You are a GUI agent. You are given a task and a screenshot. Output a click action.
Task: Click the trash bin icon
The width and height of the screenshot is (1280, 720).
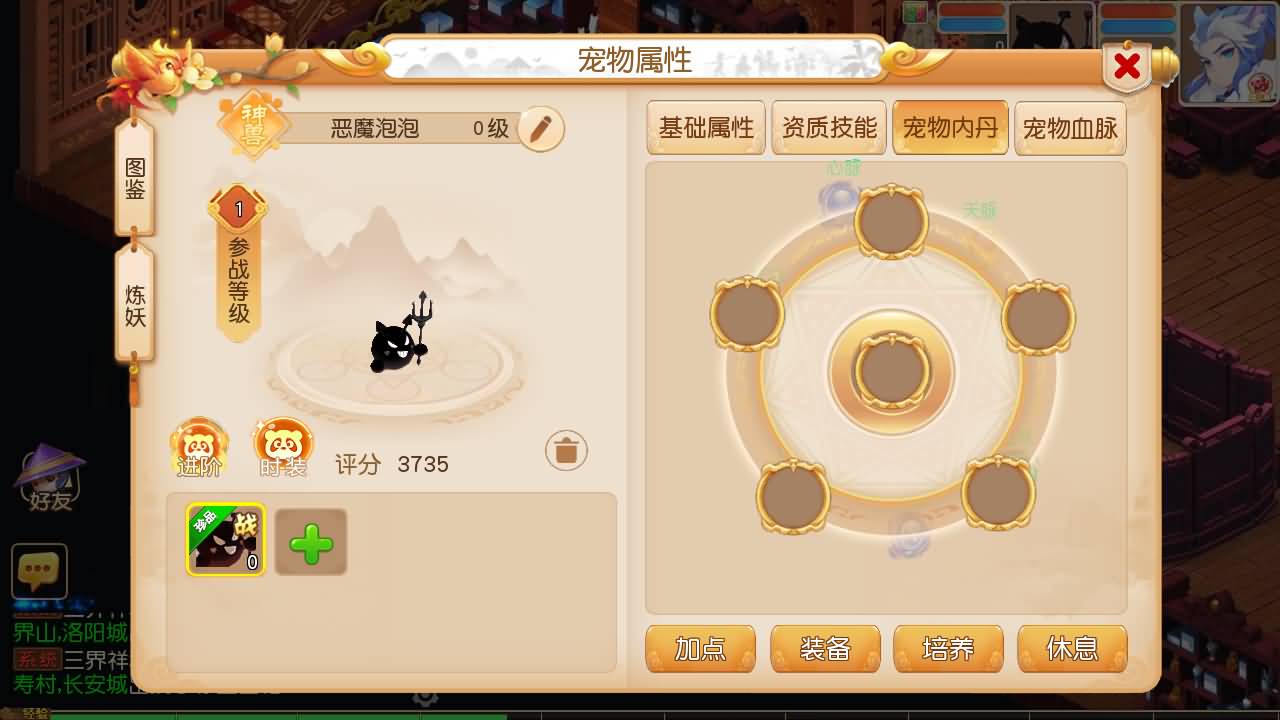click(566, 450)
